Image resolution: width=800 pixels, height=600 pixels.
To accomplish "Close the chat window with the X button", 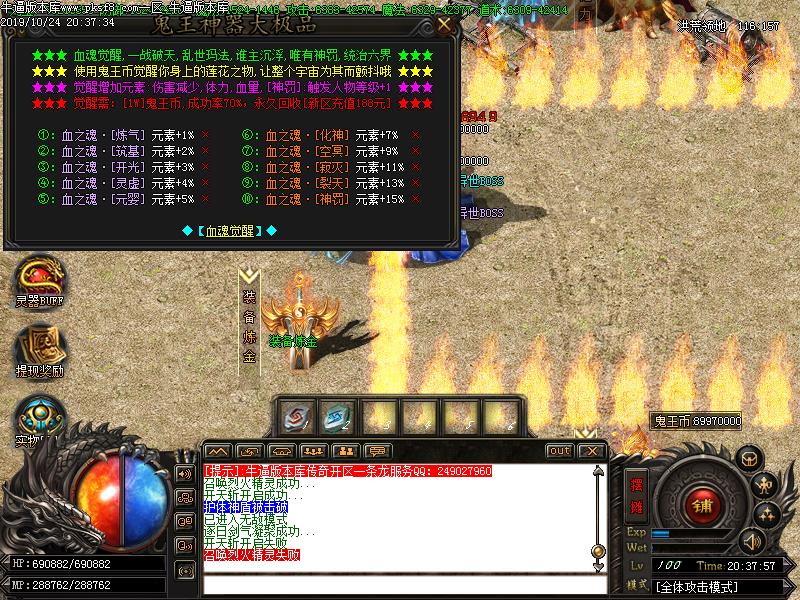I will [592, 451].
